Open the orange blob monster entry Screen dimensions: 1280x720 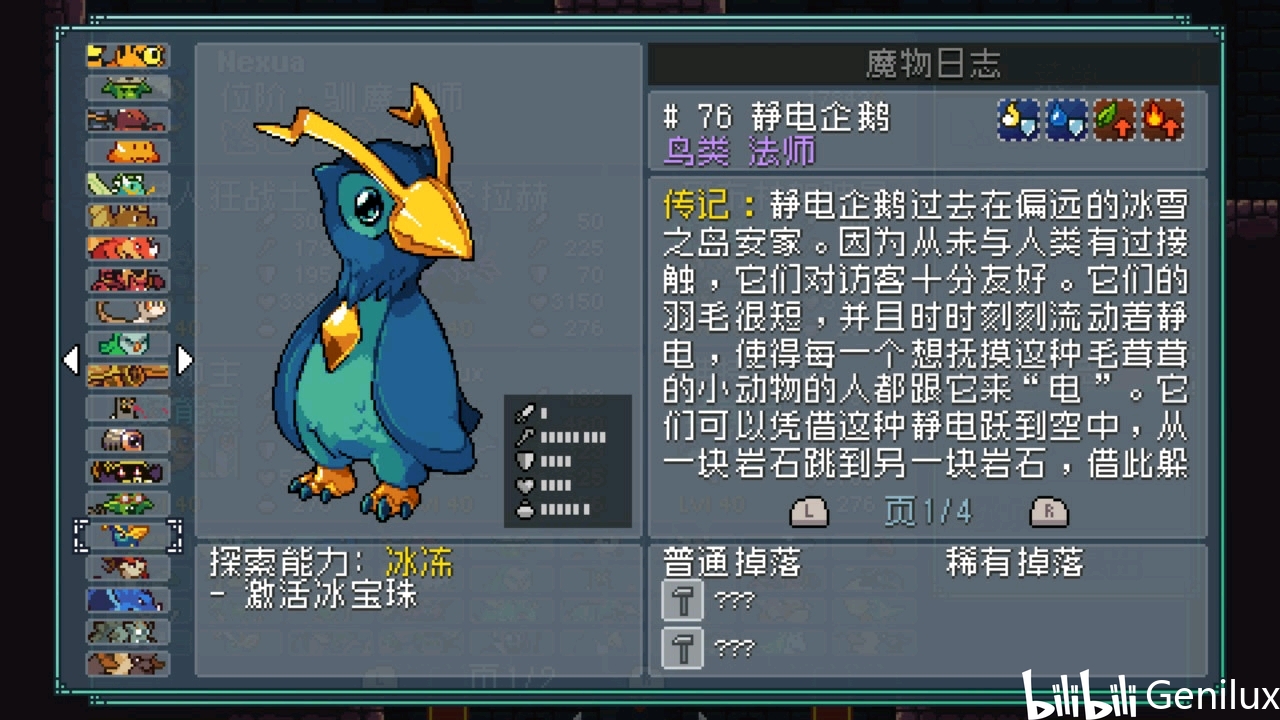127,152
